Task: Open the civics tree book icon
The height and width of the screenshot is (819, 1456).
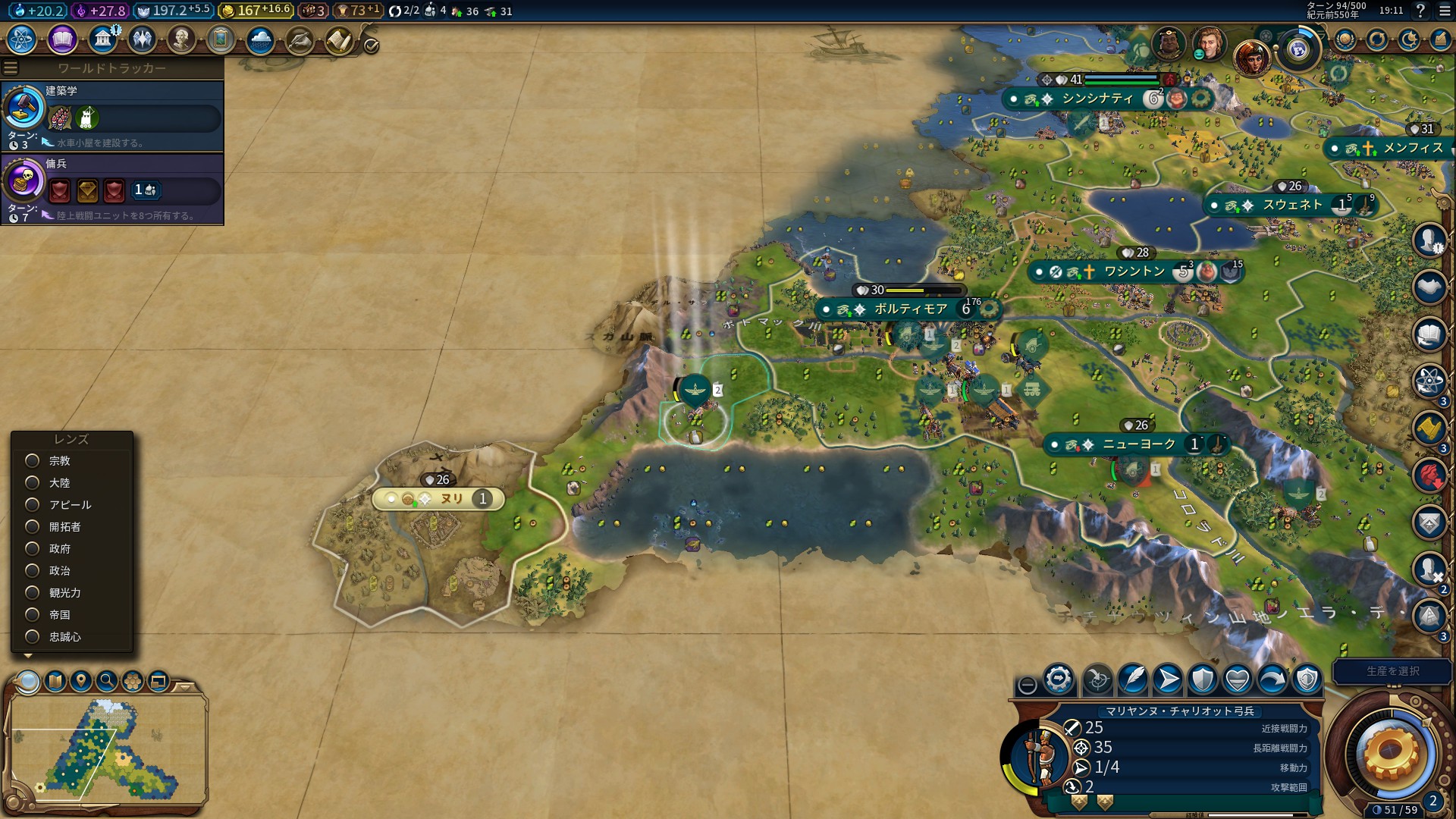Action: point(62,39)
